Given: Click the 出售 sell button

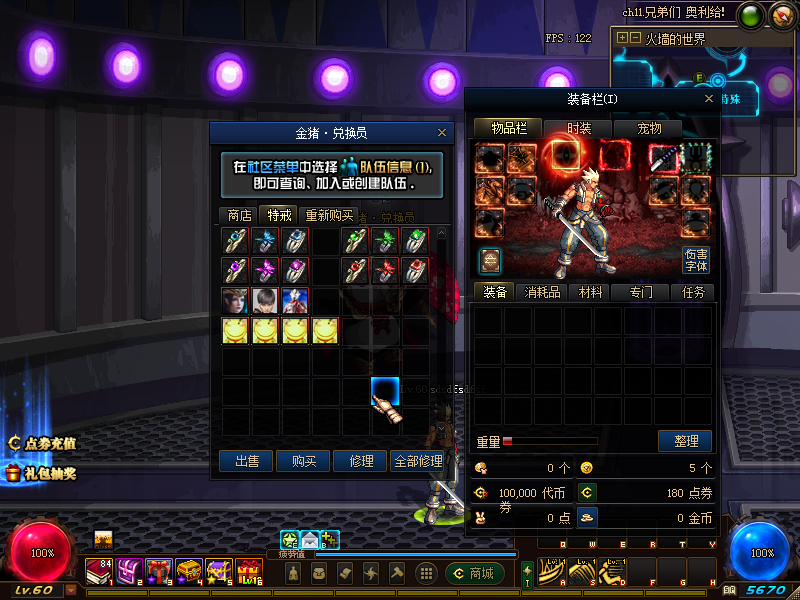Looking at the screenshot, I should click(x=246, y=461).
